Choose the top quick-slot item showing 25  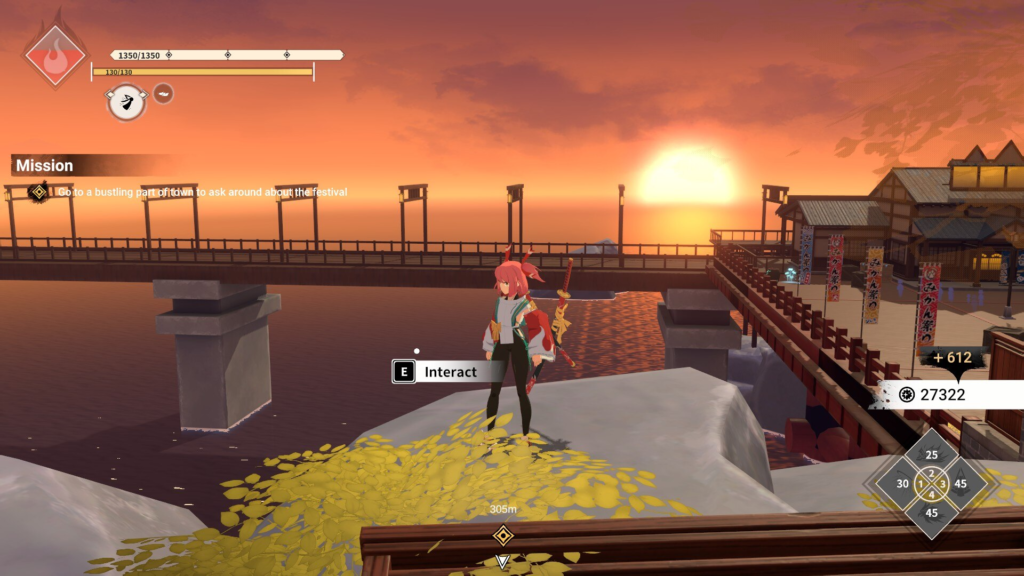pyautogui.click(x=932, y=455)
